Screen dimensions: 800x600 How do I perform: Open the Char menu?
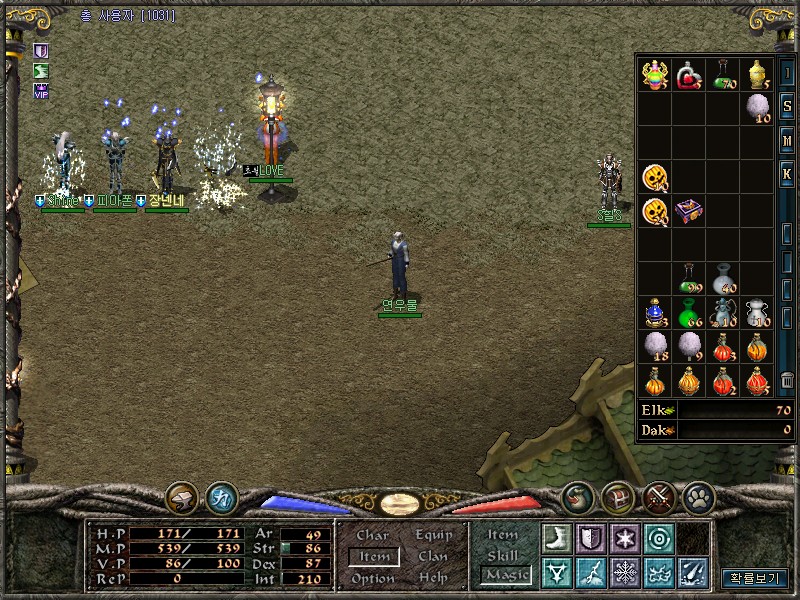372,535
